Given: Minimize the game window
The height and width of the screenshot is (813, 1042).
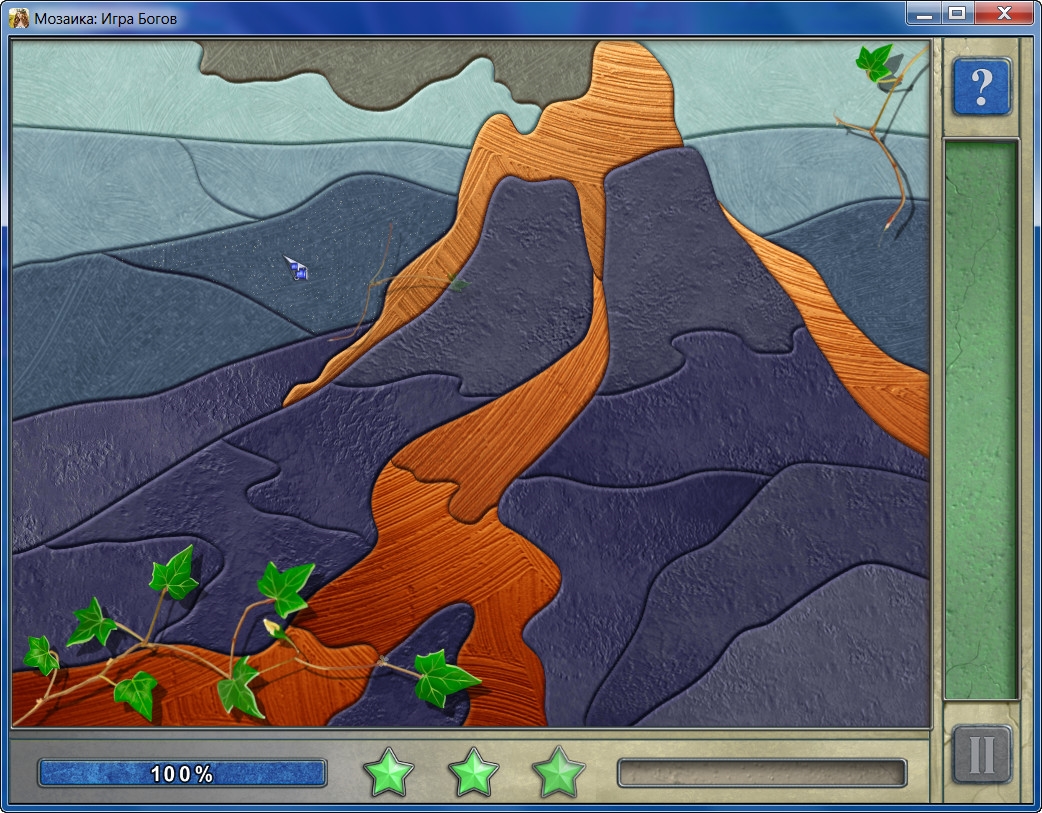Looking at the screenshot, I should (x=924, y=13).
